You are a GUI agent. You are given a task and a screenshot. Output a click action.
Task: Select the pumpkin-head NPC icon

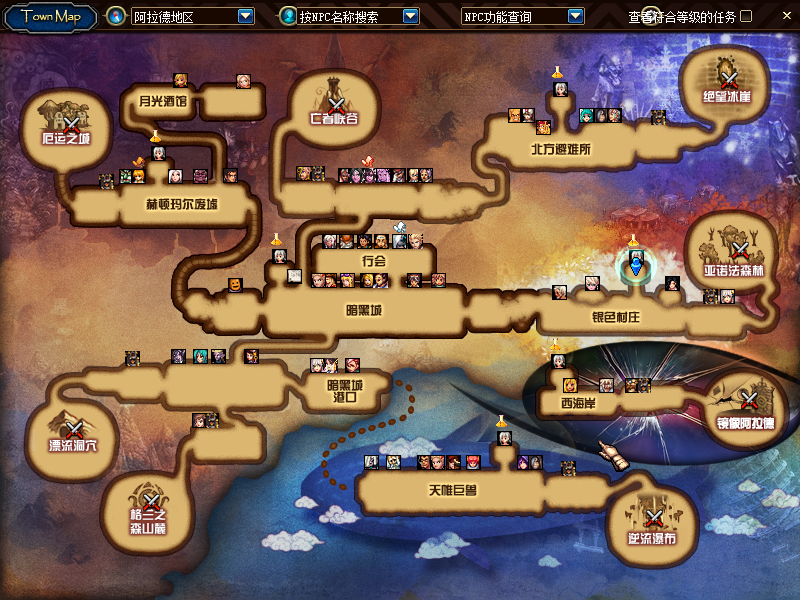(x=235, y=285)
